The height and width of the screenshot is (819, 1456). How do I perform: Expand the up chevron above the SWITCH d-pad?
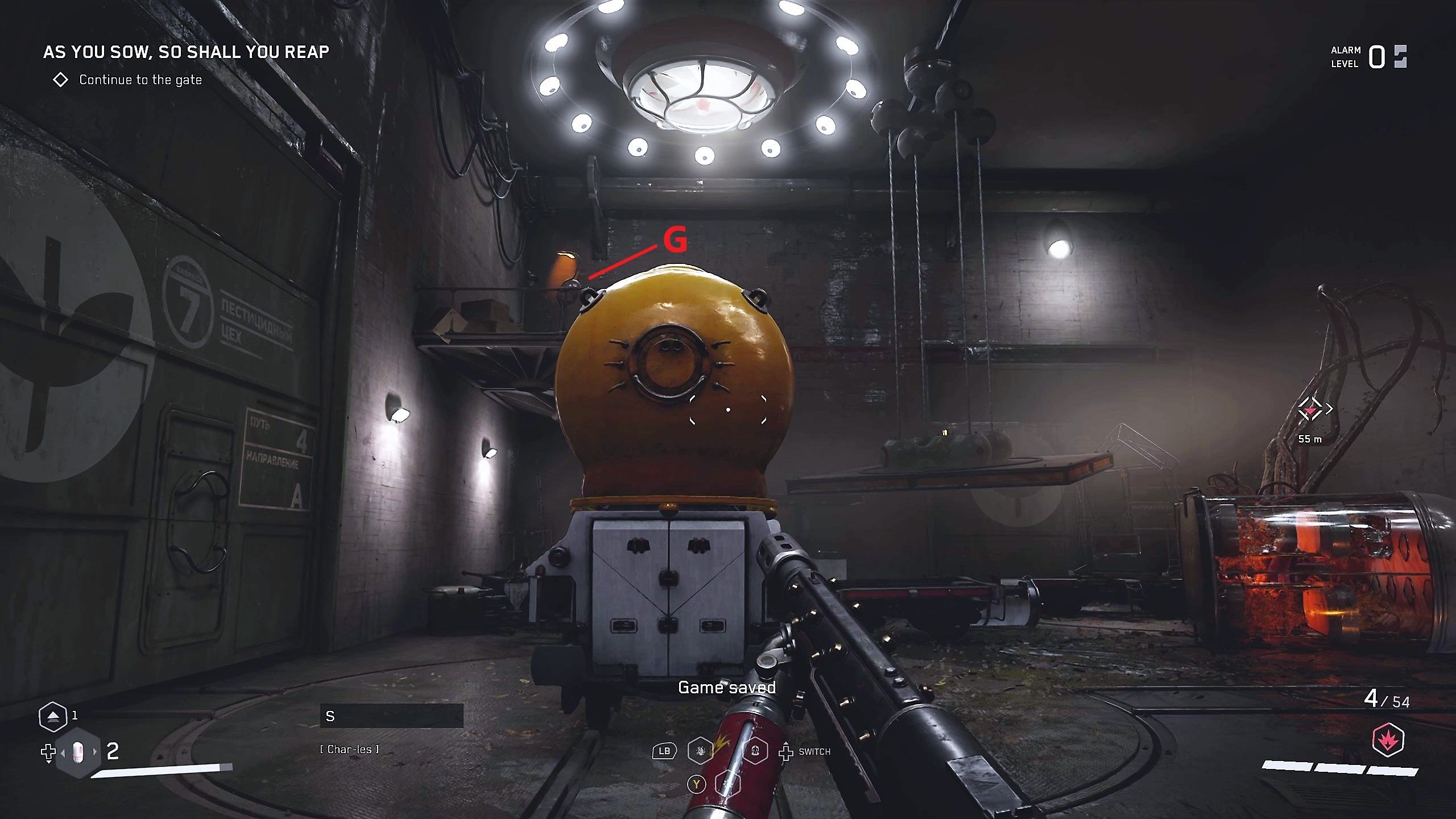coord(786,743)
